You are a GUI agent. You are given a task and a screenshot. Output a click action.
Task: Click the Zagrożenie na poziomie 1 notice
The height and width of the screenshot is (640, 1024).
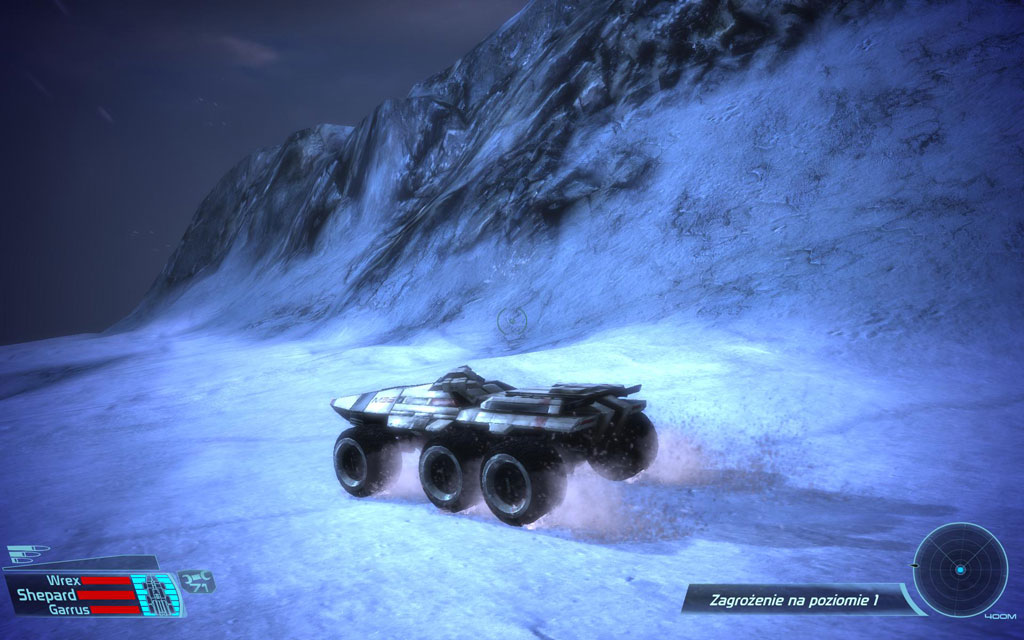click(x=793, y=600)
